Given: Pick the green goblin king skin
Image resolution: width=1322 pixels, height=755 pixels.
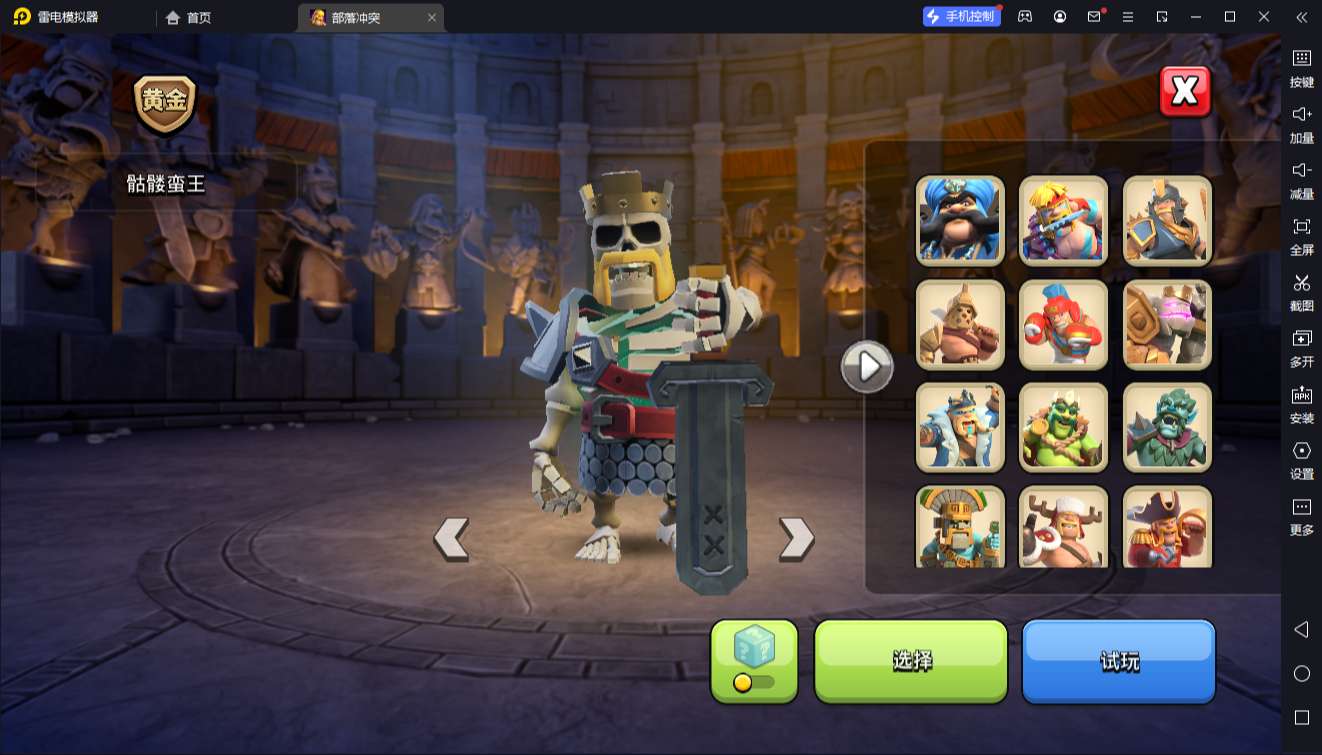Looking at the screenshot, I should pos(1063,427).
